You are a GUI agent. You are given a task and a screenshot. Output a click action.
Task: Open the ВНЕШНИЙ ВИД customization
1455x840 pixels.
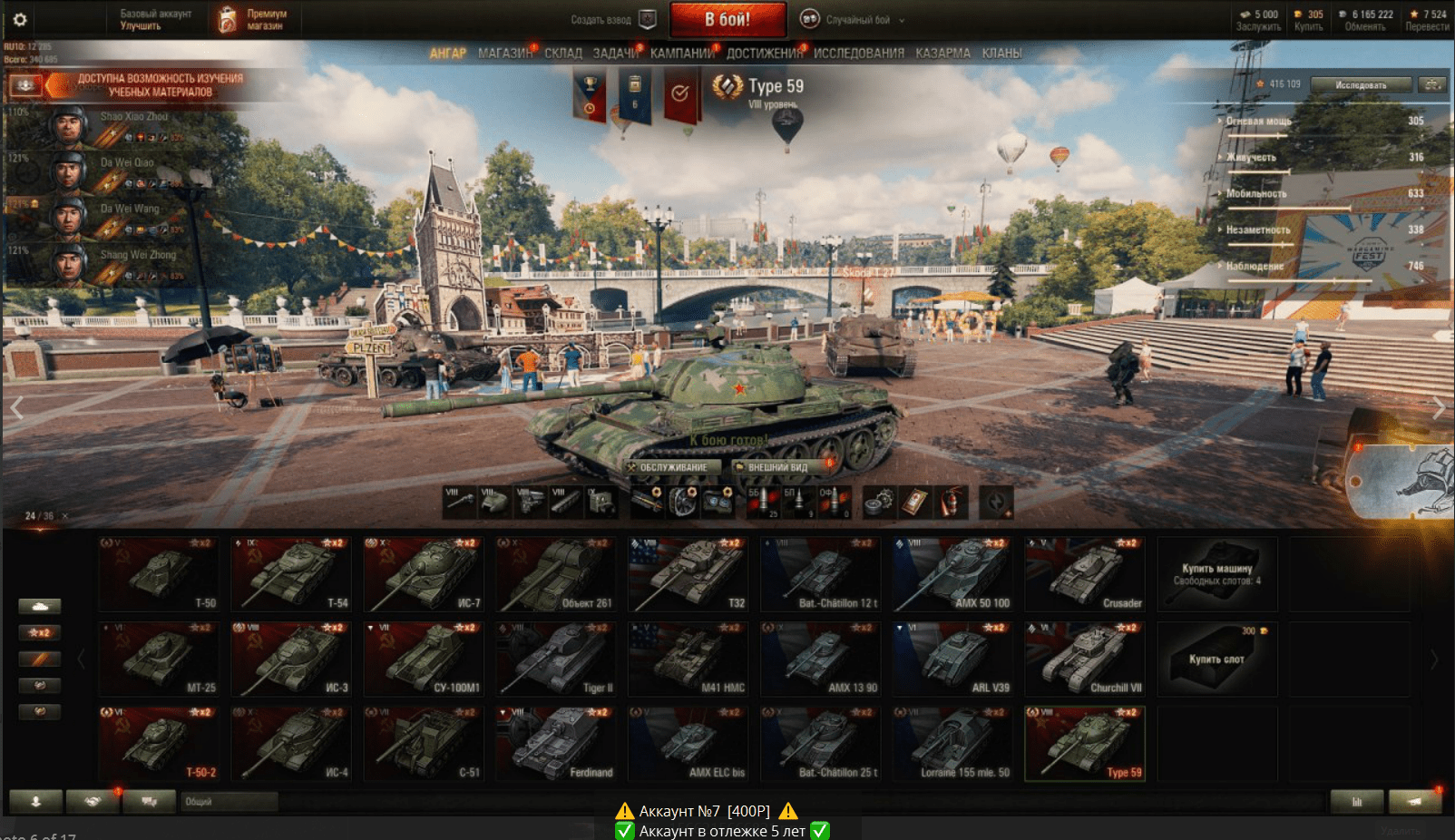point(777,467)
